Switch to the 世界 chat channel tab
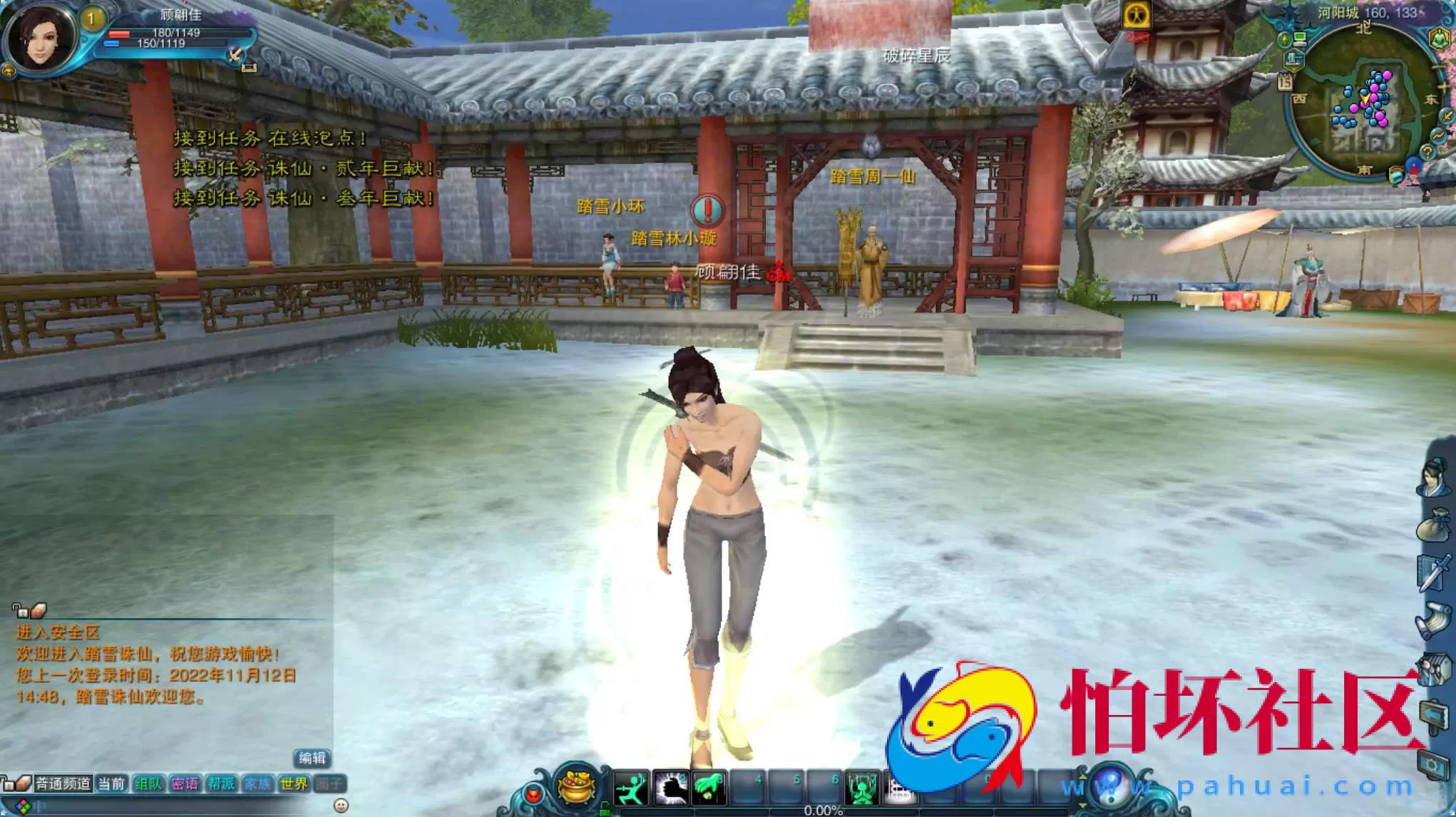 click(x=295, y=784)
